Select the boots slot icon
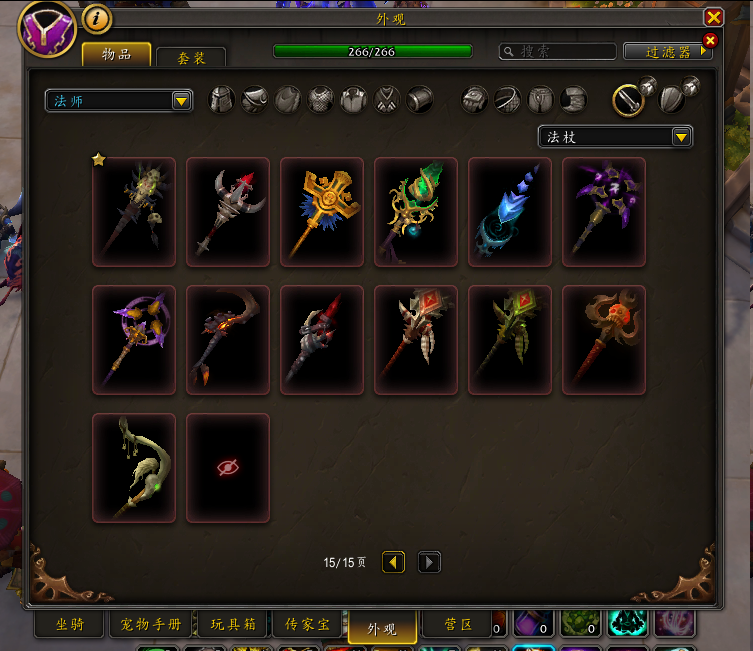This screenshot has width=753, height=651. [x=573, y=100]
